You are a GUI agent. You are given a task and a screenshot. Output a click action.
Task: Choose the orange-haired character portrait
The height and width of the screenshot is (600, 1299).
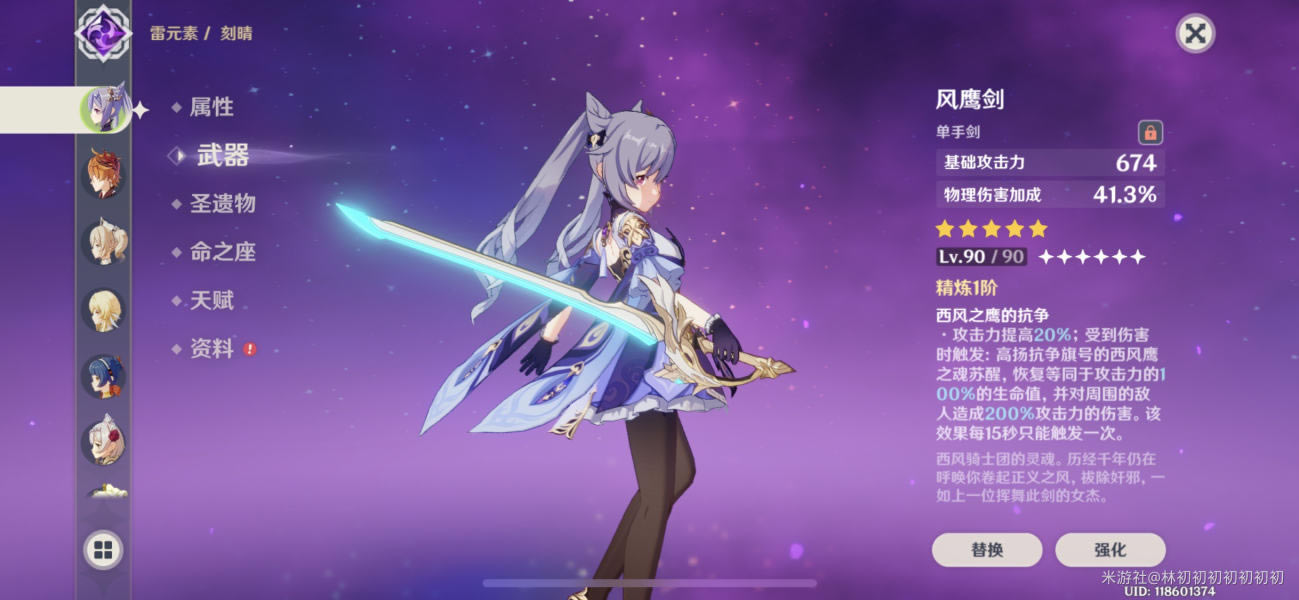[x=104, y=174]
